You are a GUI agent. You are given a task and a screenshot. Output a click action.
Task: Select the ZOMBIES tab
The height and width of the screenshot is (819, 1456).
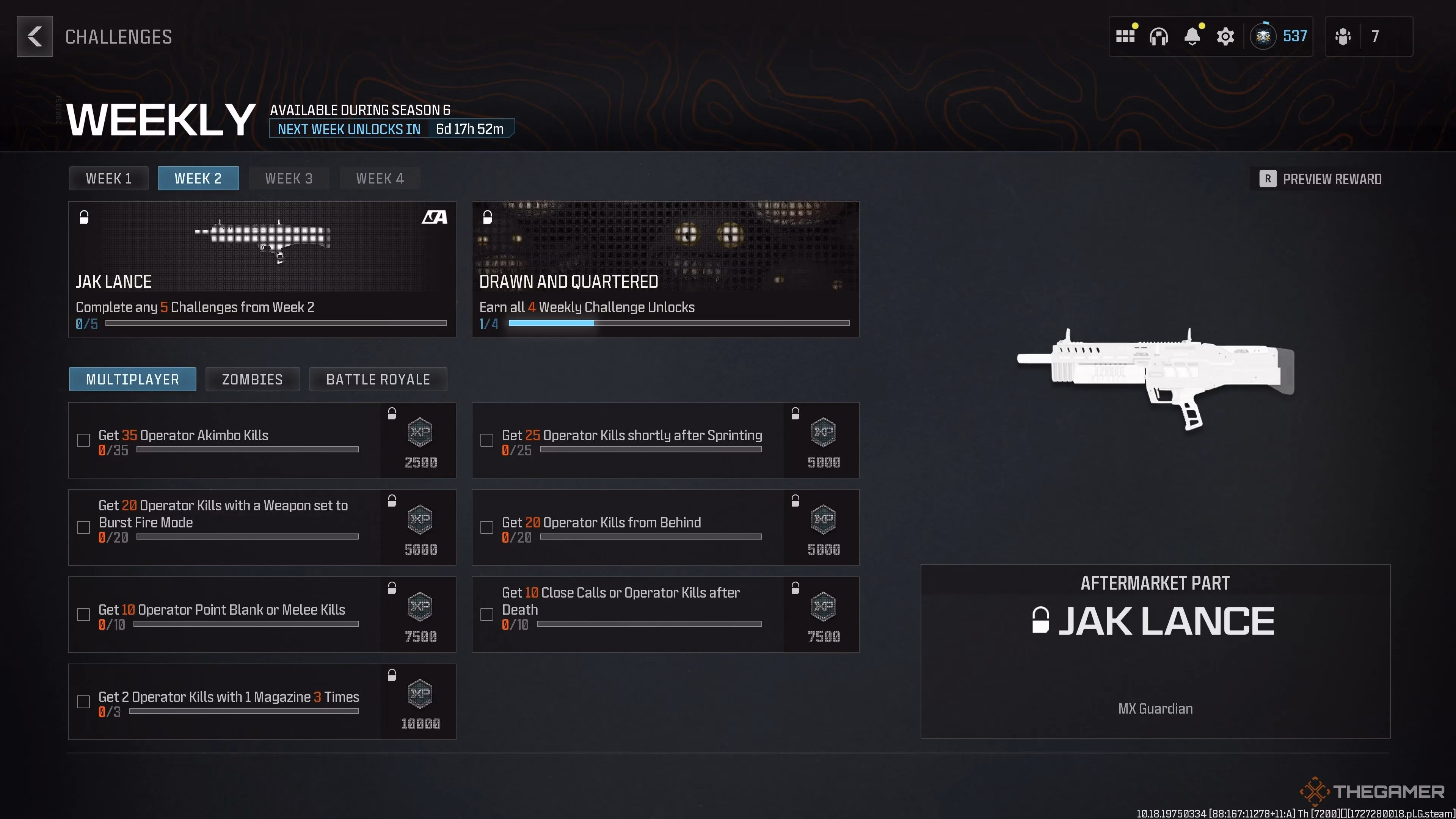point(252,379)
